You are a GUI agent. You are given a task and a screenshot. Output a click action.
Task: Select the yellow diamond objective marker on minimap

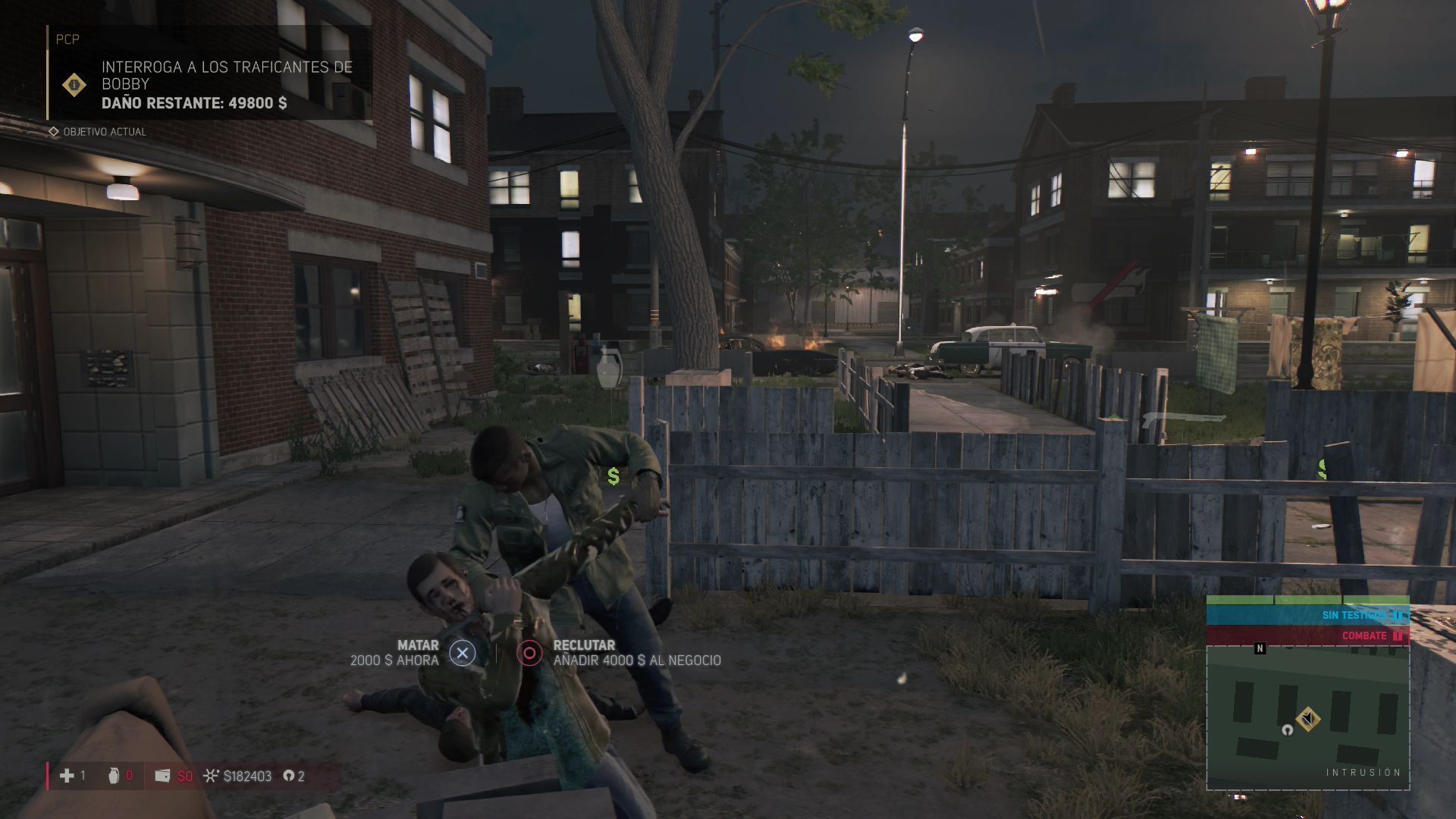click(1307, 718)
